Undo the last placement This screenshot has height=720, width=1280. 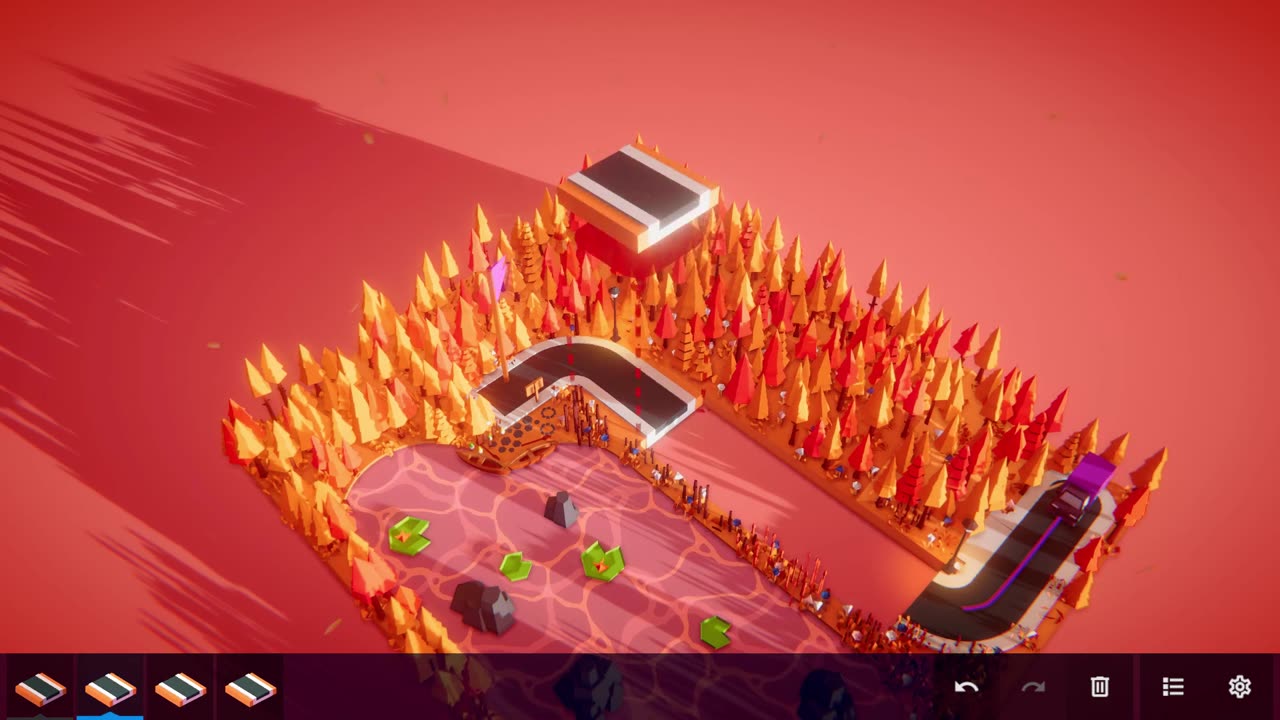[966, 687]
